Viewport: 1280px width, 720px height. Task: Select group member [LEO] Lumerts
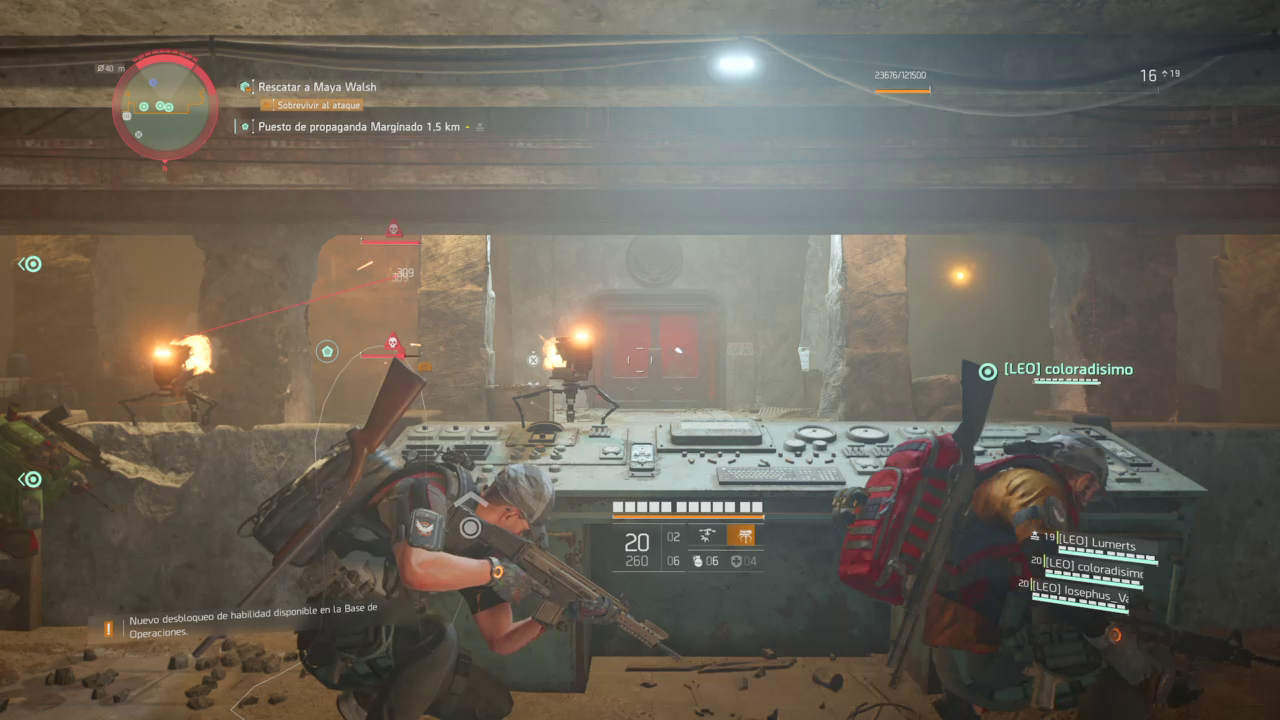pos(1097,546)
